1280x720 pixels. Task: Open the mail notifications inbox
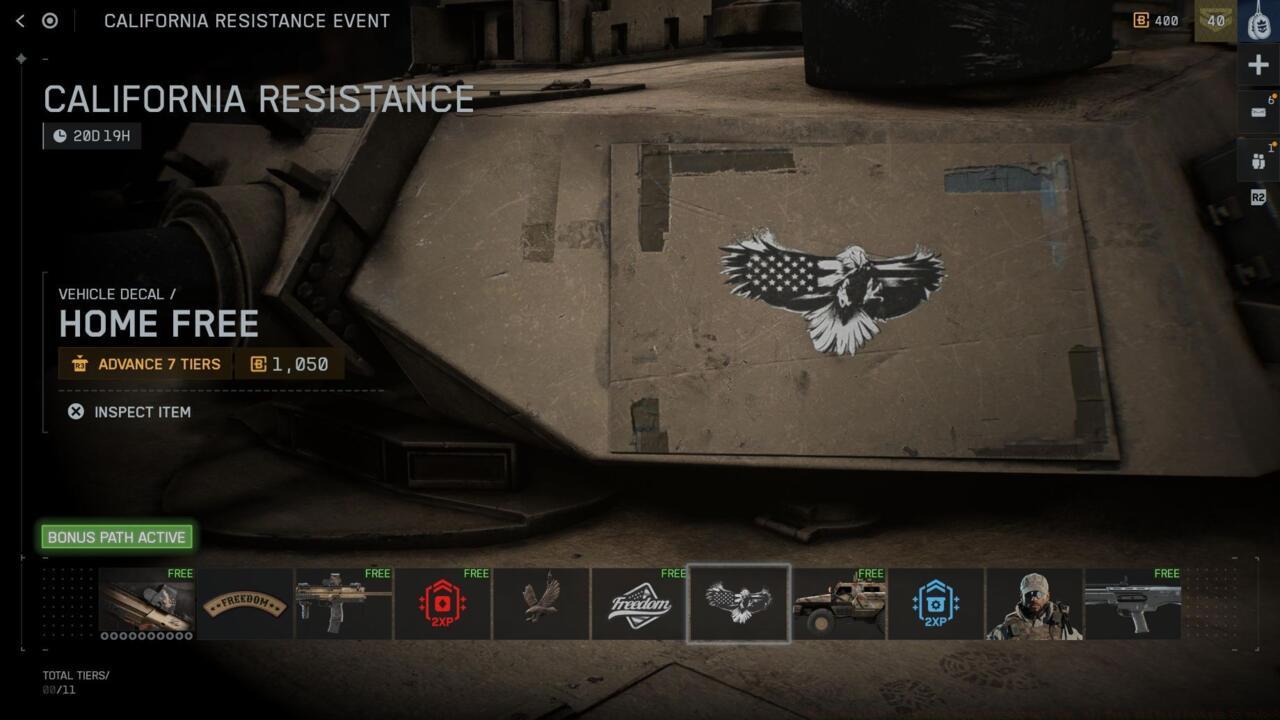coord(1258,112)
